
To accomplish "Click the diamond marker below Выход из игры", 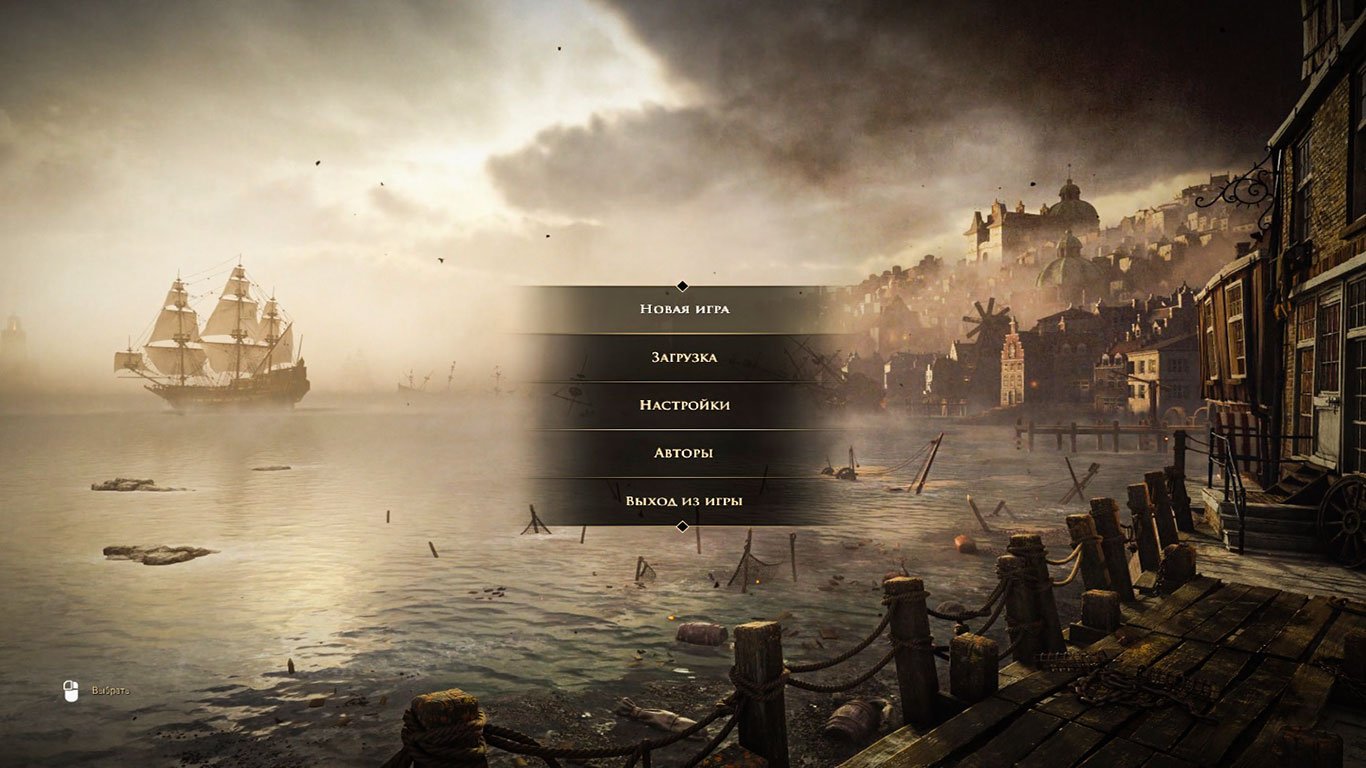I will pos(683,524).
